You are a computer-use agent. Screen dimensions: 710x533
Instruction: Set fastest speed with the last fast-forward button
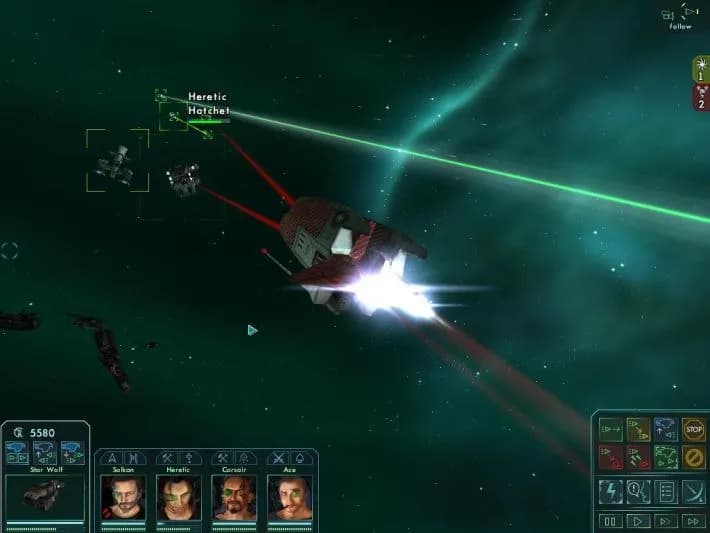(x=693, y=521)
